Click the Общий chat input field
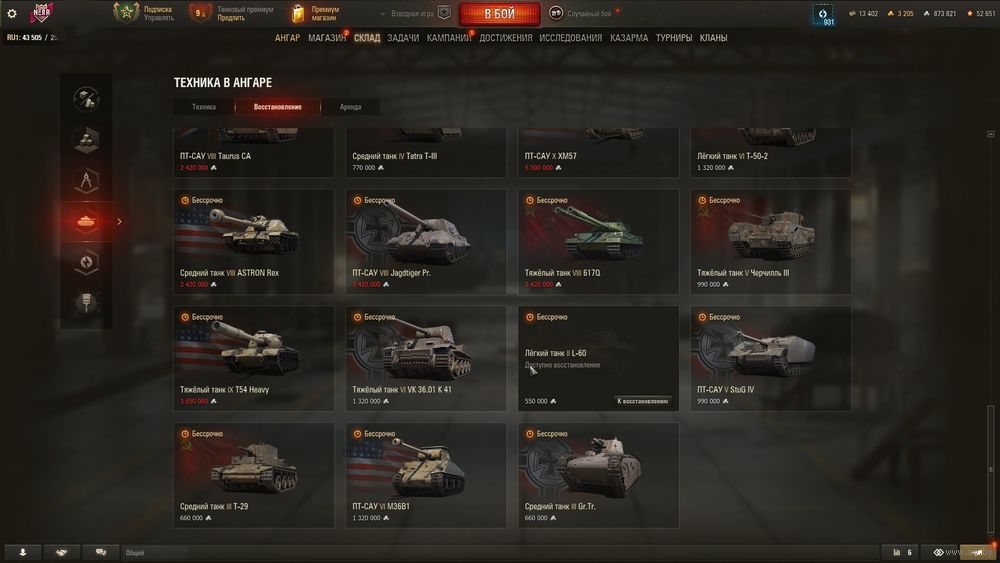Screen dimensions: 1000x563 155,552
